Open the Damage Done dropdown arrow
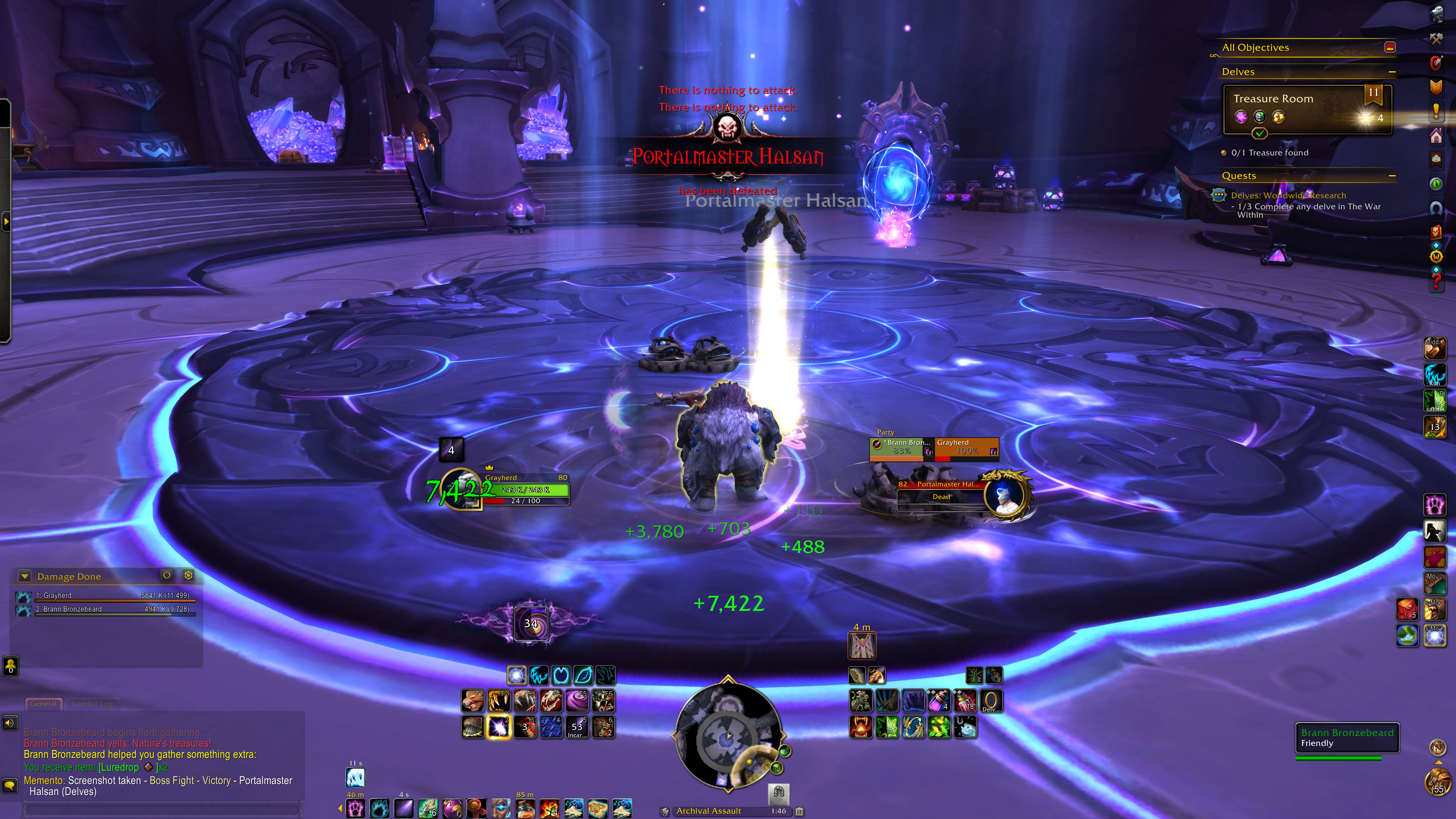Image resolution: width=1456 pixels, height=819 pixels. (x=24, y=576)
